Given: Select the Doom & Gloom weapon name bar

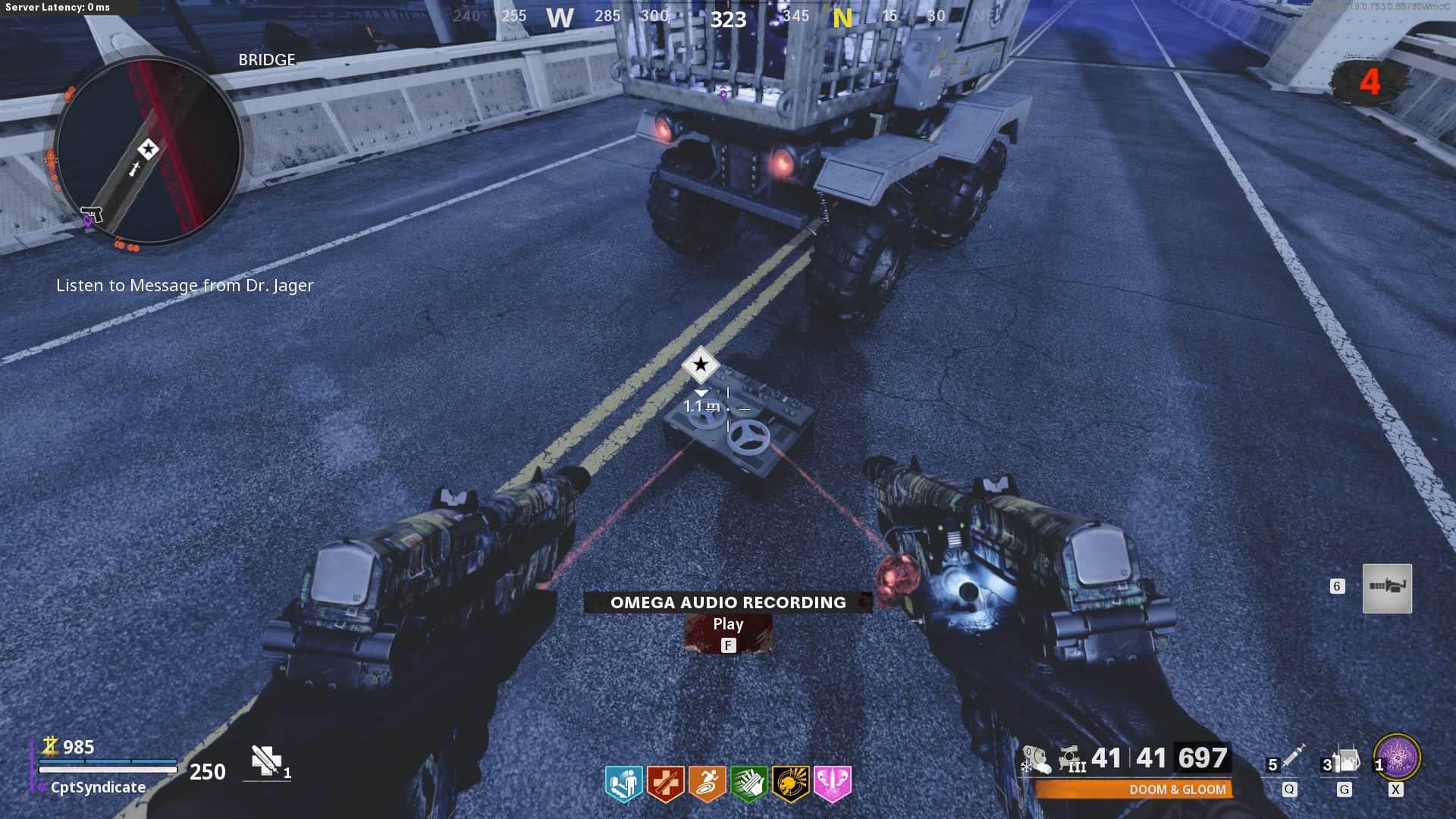Looking at the screenshot, I should (1134, 789).
